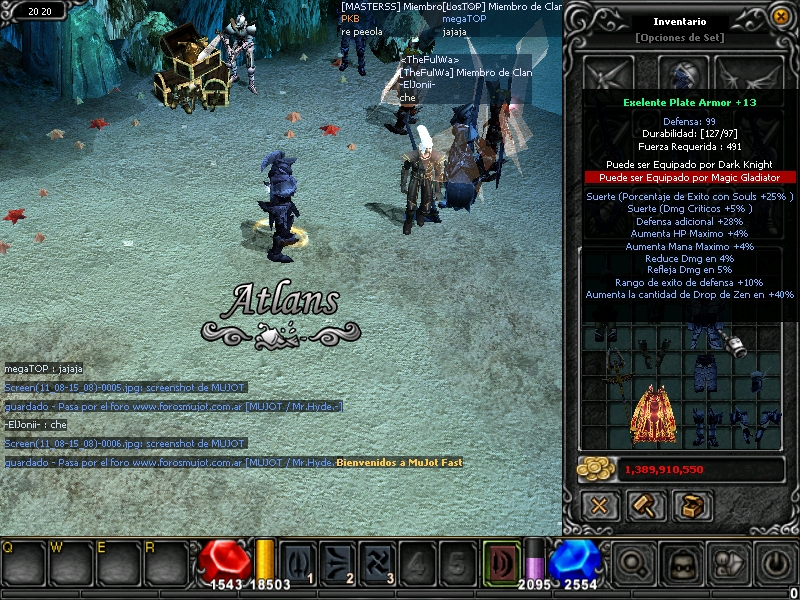This screenshot has width=800, height=600.
Task: Activate the skill in hotkey slot 1
Action: click(298, 561)
